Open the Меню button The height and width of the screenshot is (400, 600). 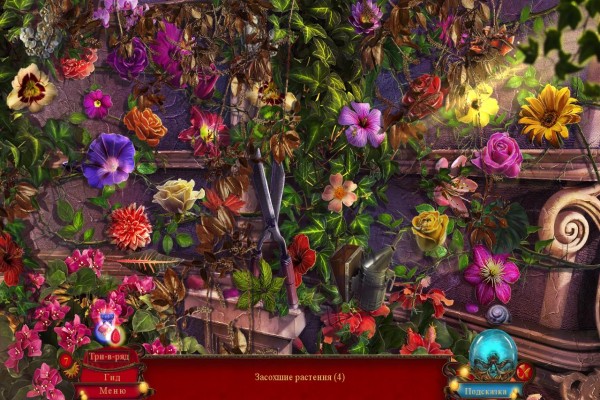pos(112,391)
